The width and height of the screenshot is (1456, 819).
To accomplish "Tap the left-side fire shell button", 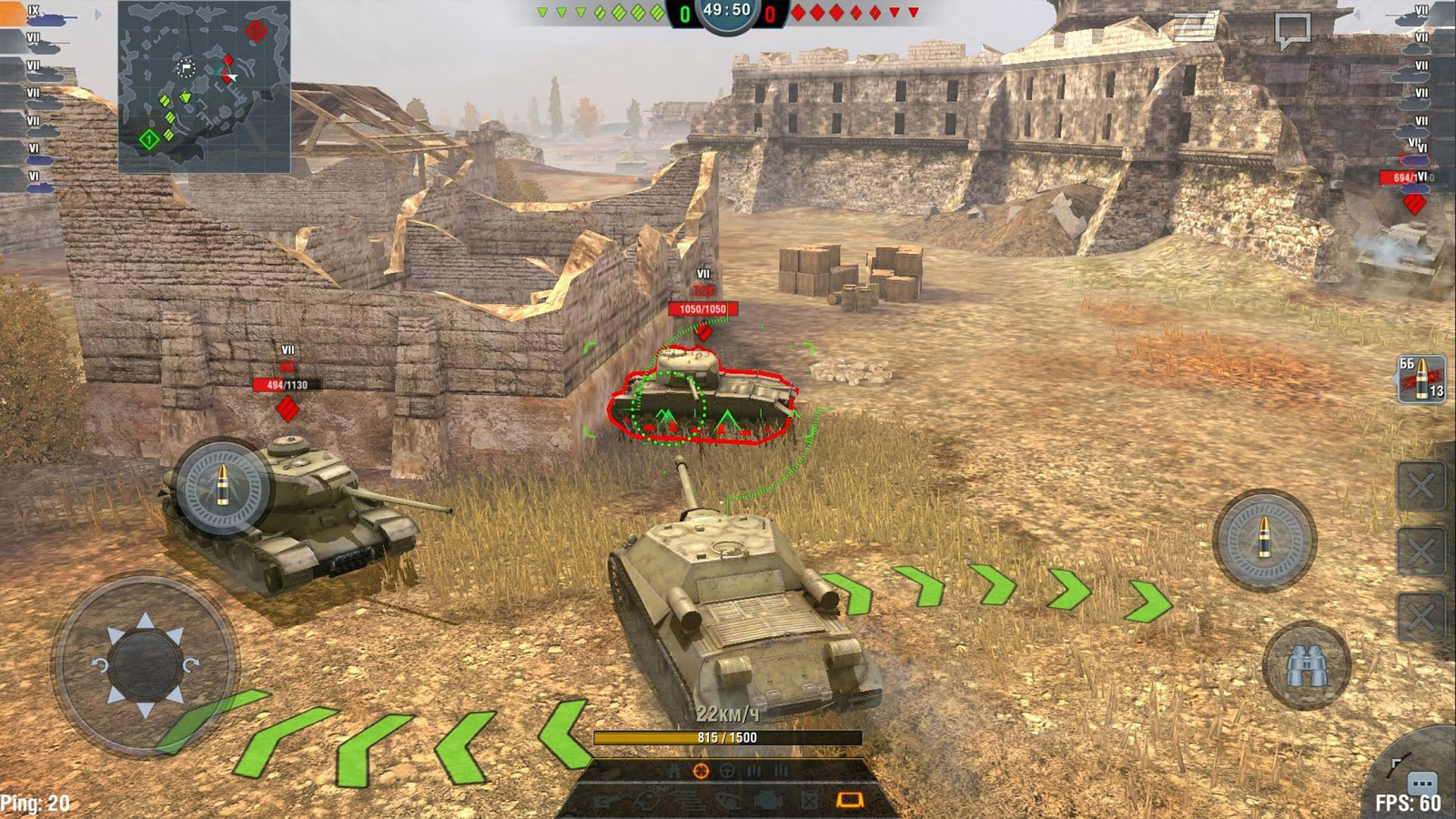I will pos(222,487).
